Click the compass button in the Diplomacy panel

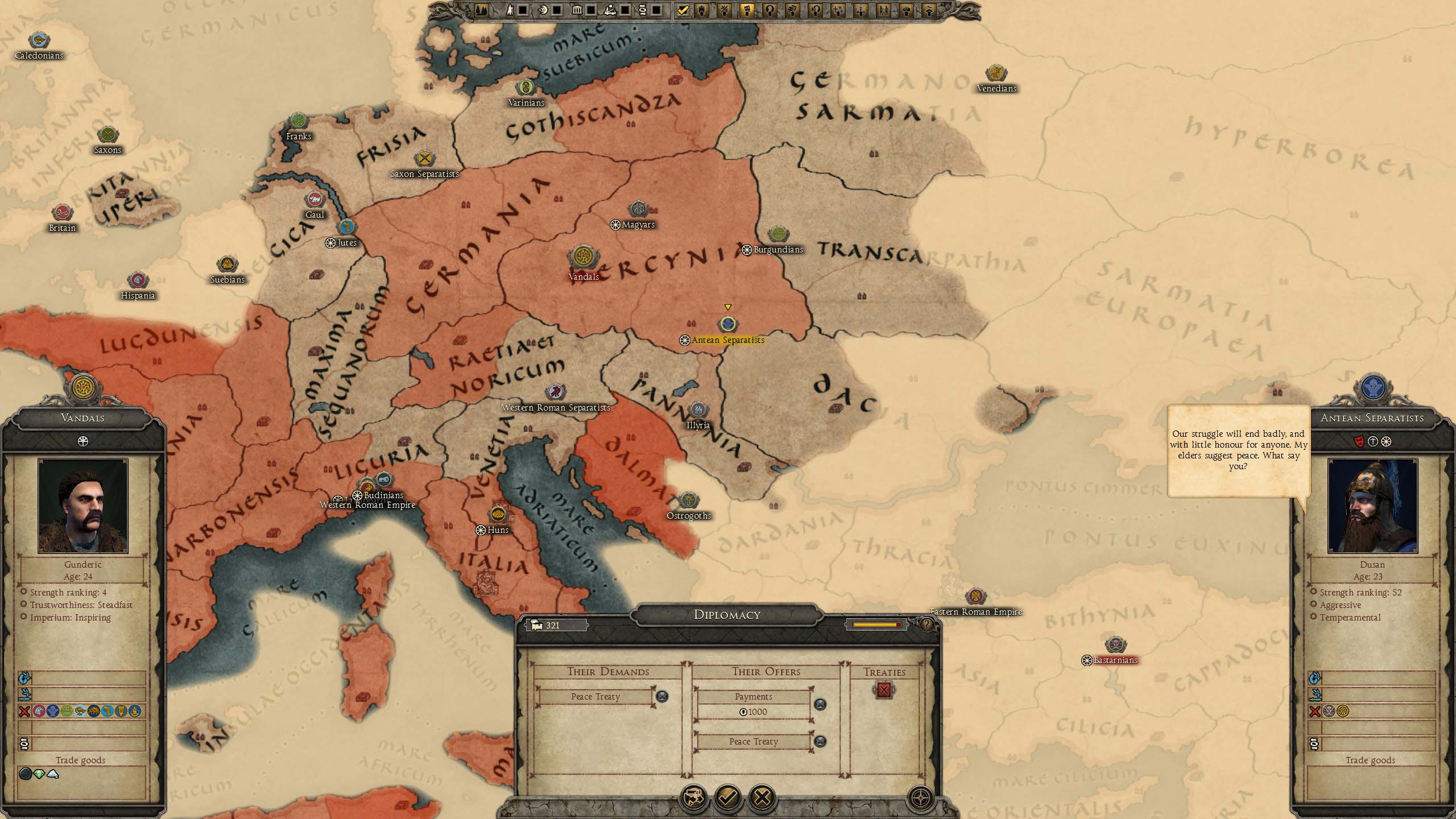(x=920, y=797)
